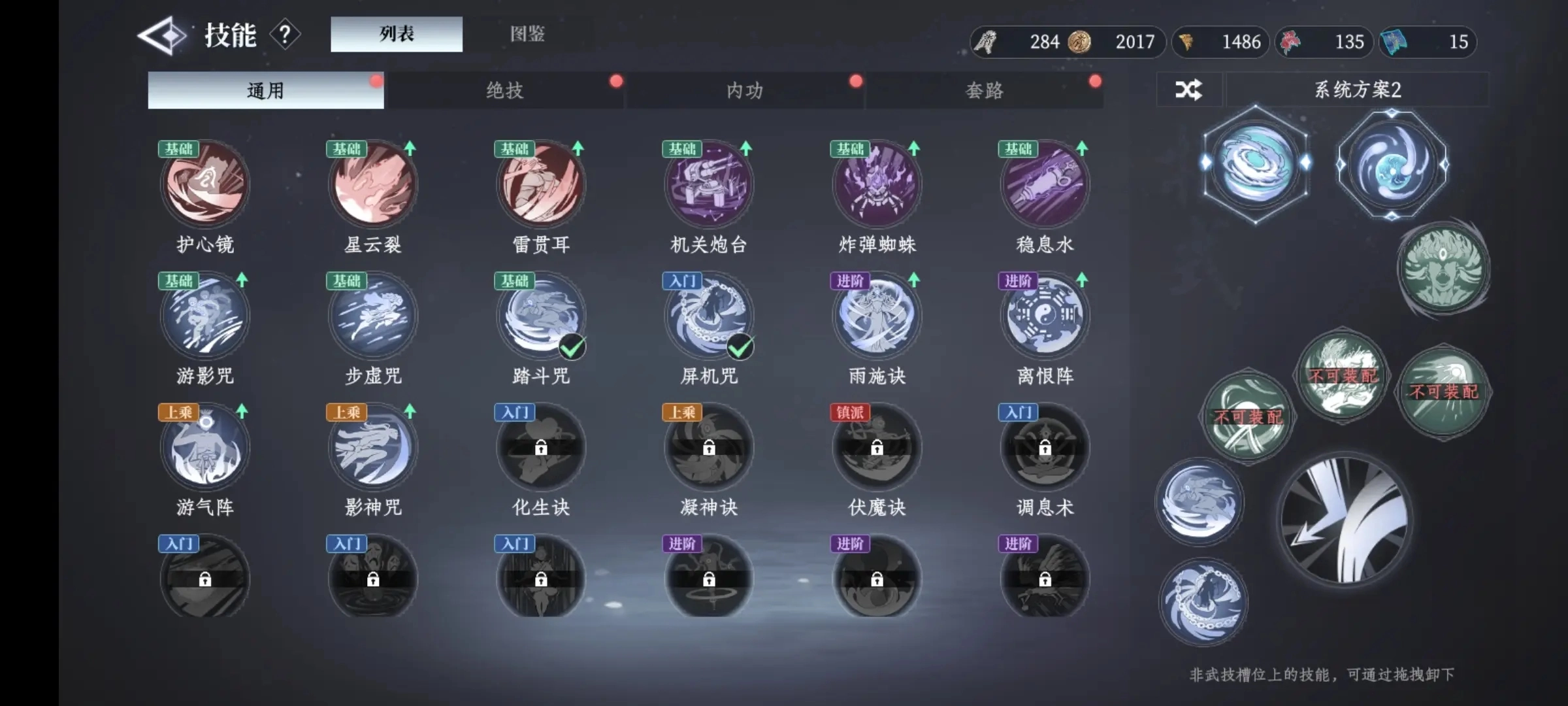Select the 炸弹蜘蛛 skill icon
The height and width of the screenshot is (706, 1568).
coord(877,185)
